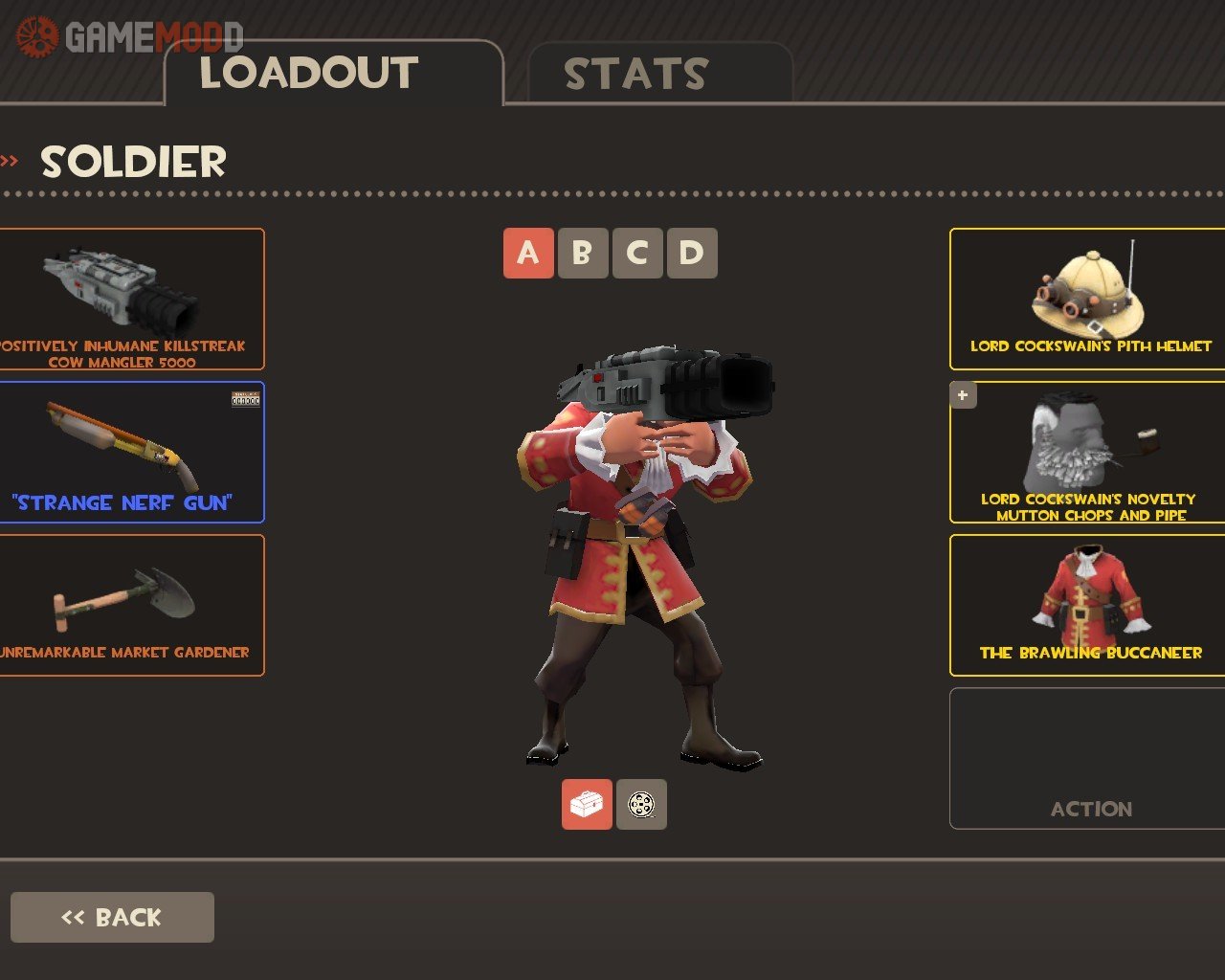Viewport: 1225px width, 980px height.
Task: Open the empty Action slot
Action: 1088,758
